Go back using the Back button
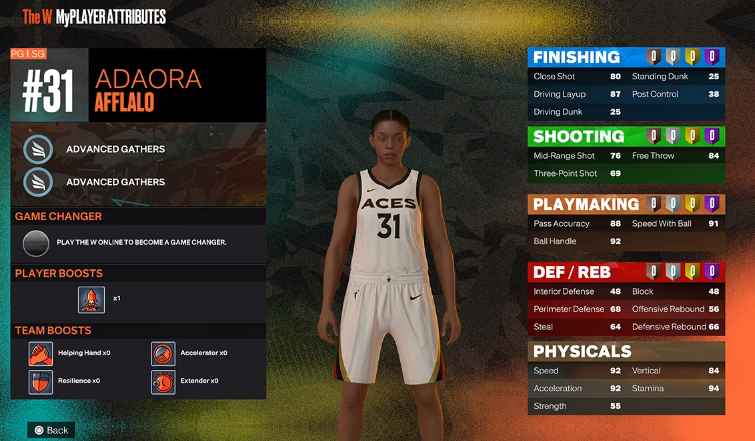The image size is (755, 441). click(x=50, y=430)
